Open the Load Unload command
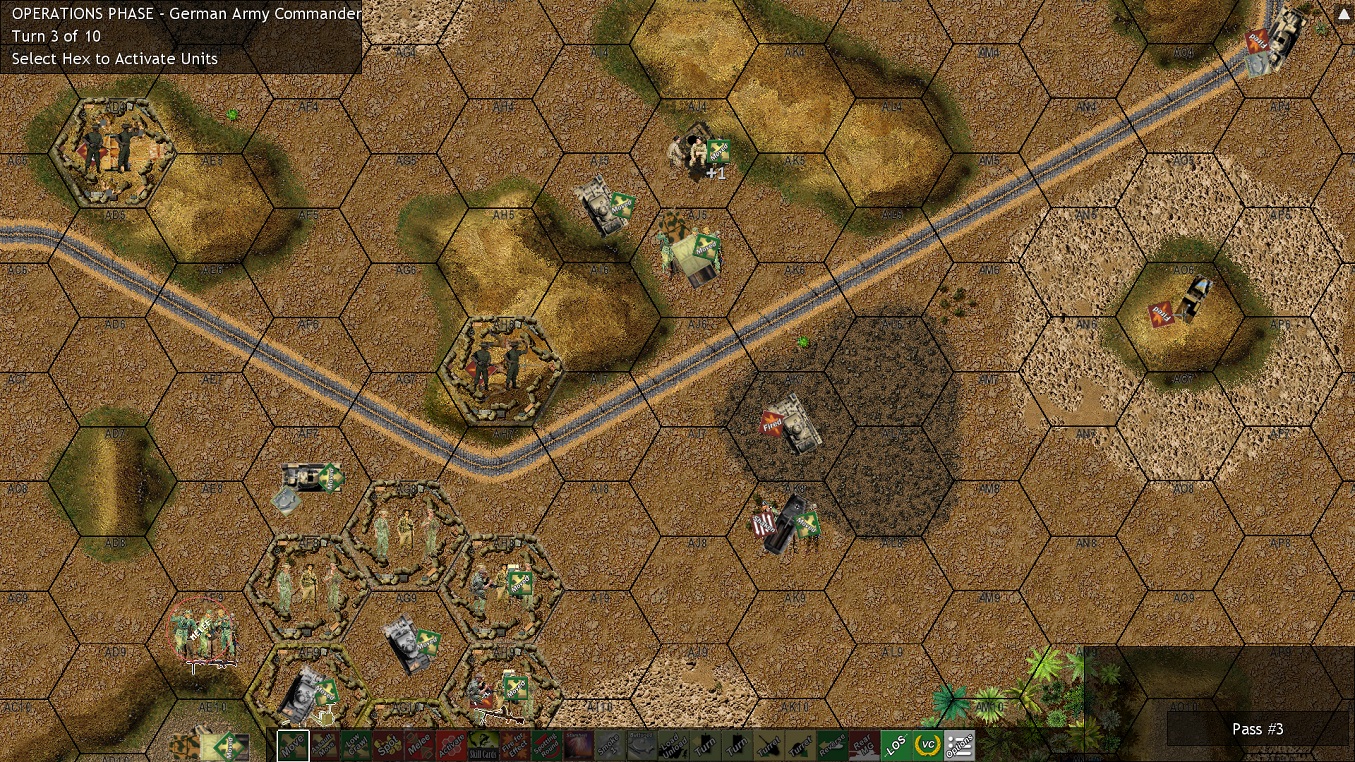 click(x=673, y=744)
